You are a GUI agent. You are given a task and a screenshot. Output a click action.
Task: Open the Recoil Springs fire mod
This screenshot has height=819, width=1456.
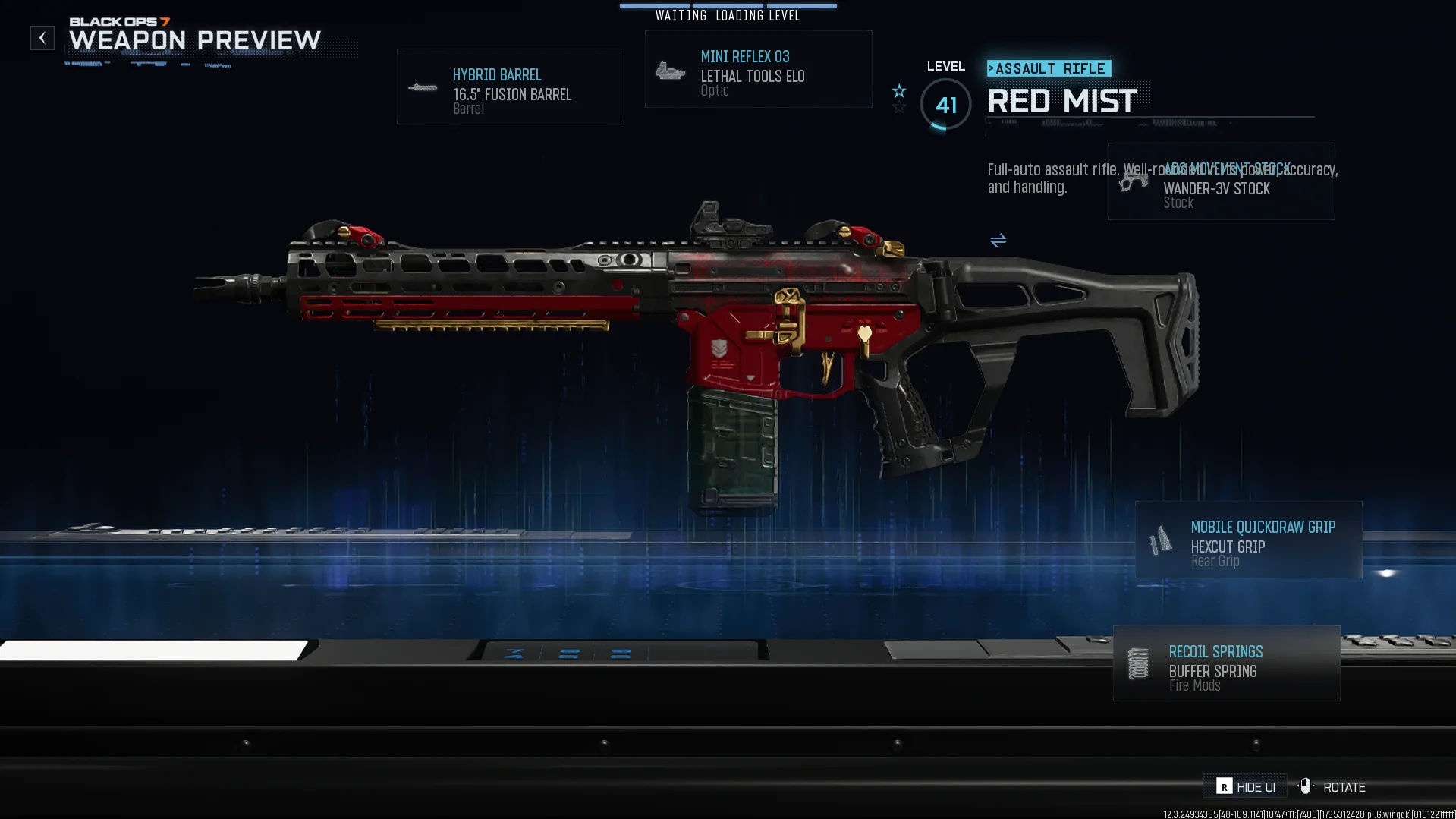coord(1226,664)
